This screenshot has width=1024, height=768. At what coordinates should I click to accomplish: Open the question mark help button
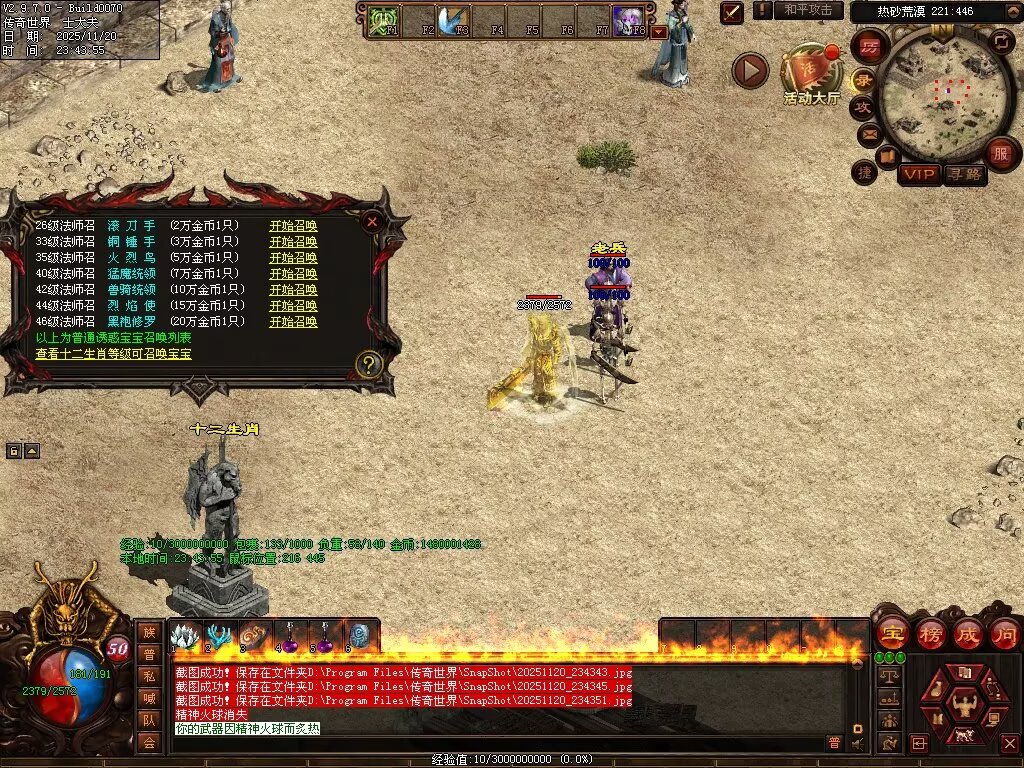pyautogui.click(x=369, y=364)
